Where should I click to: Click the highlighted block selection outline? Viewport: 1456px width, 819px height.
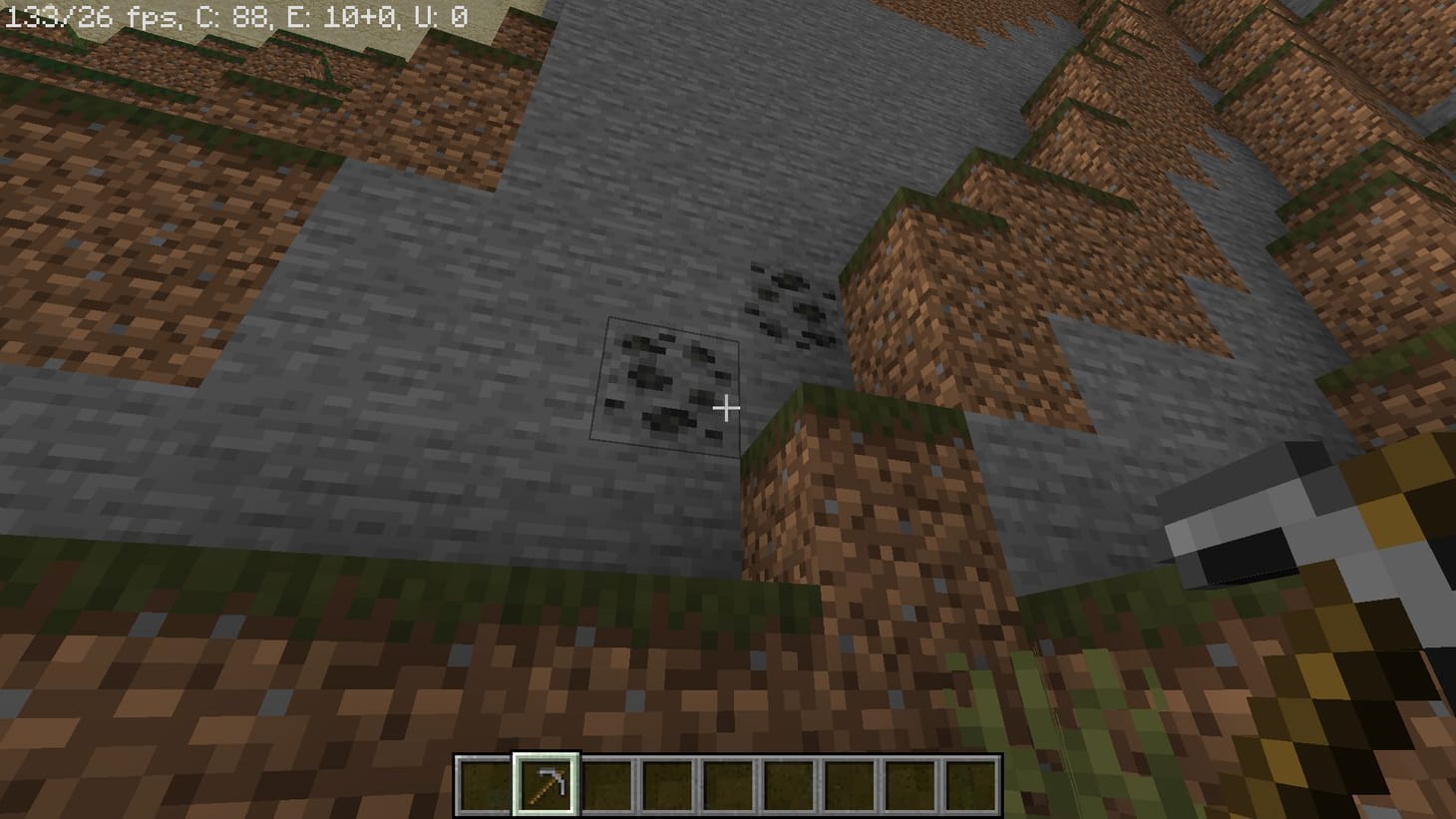(x=666, y=384)
